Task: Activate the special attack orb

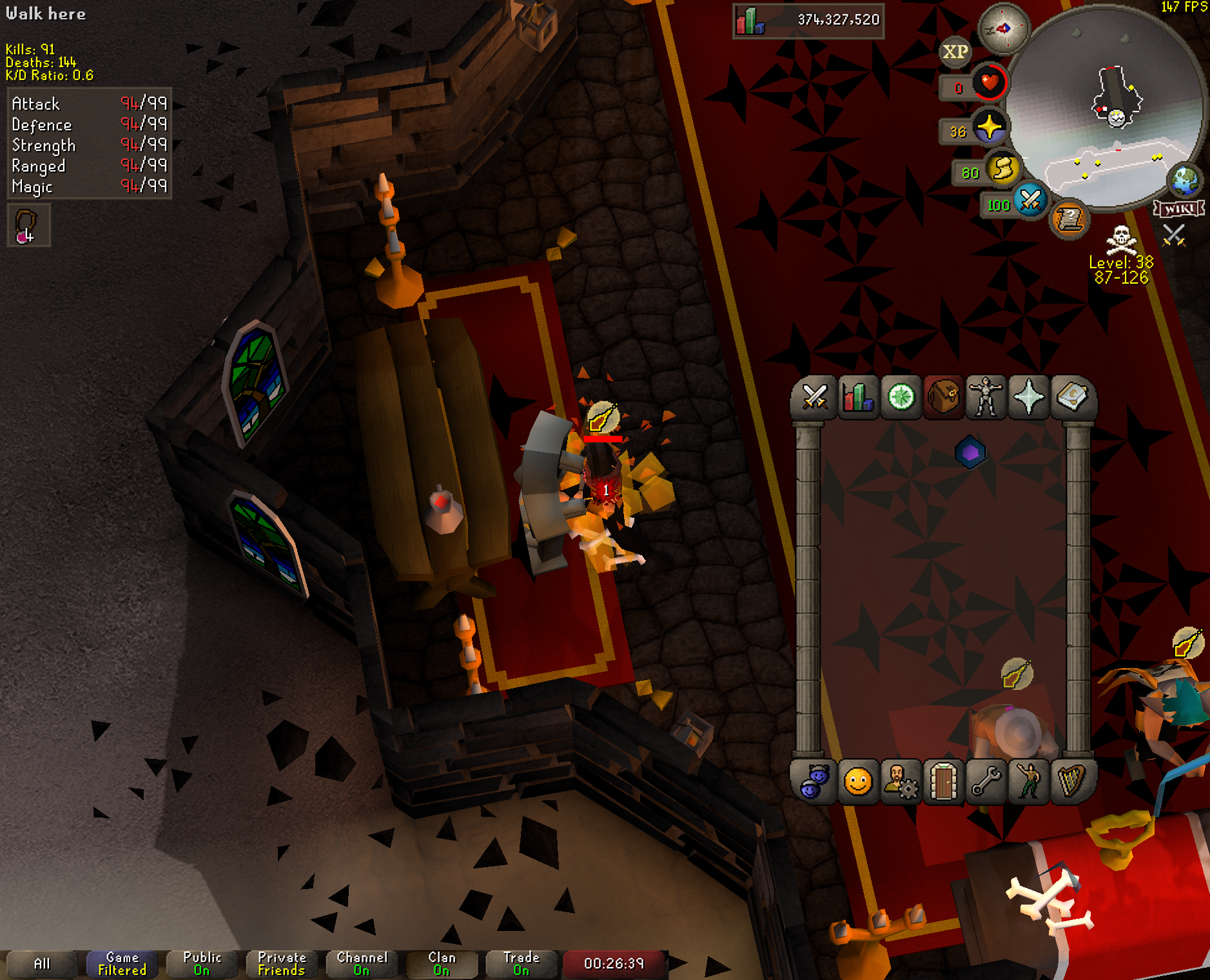Action: (1030, 201)
